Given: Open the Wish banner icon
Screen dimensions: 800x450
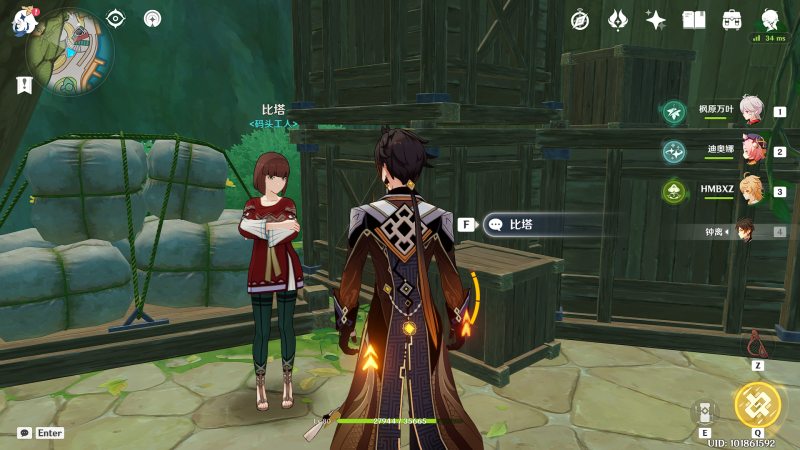Looking at the screenshot, I should tap(618, 20).
